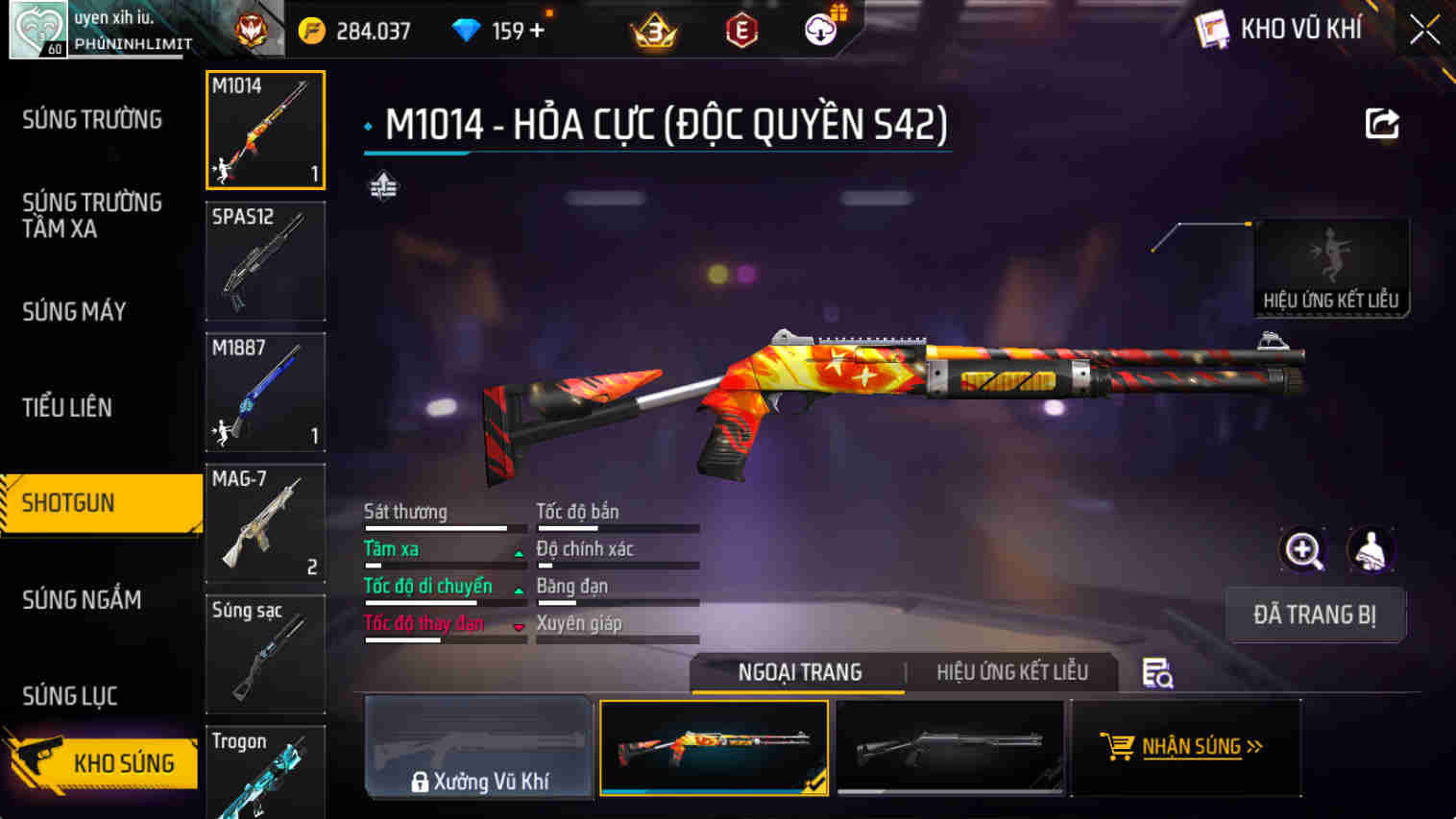Screen dimensions: 1456x819
Task: Select the NGOẠI TRANG tab
Action: click(797, 672)
